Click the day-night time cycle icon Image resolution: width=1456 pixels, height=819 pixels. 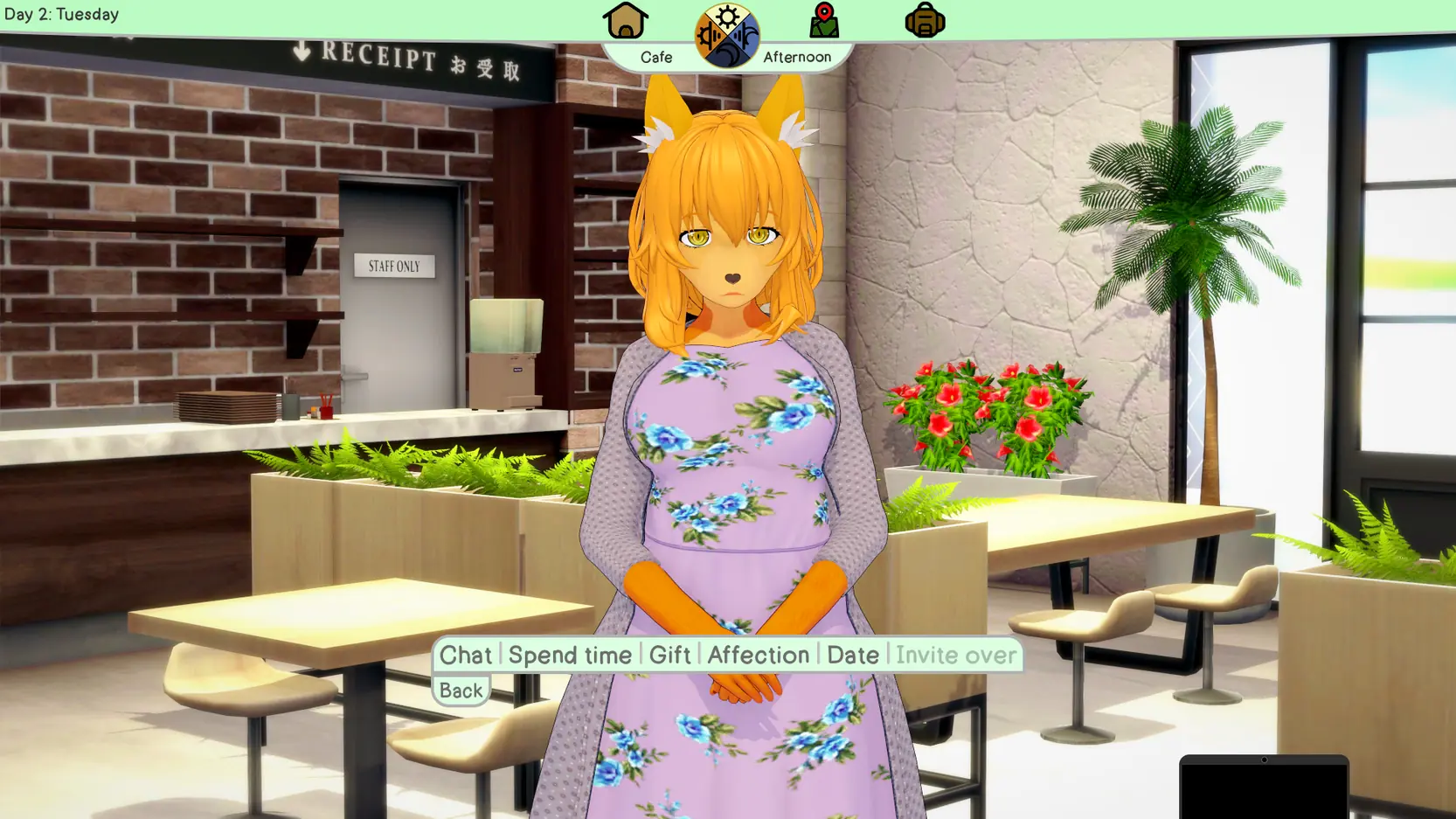point(726,36)
